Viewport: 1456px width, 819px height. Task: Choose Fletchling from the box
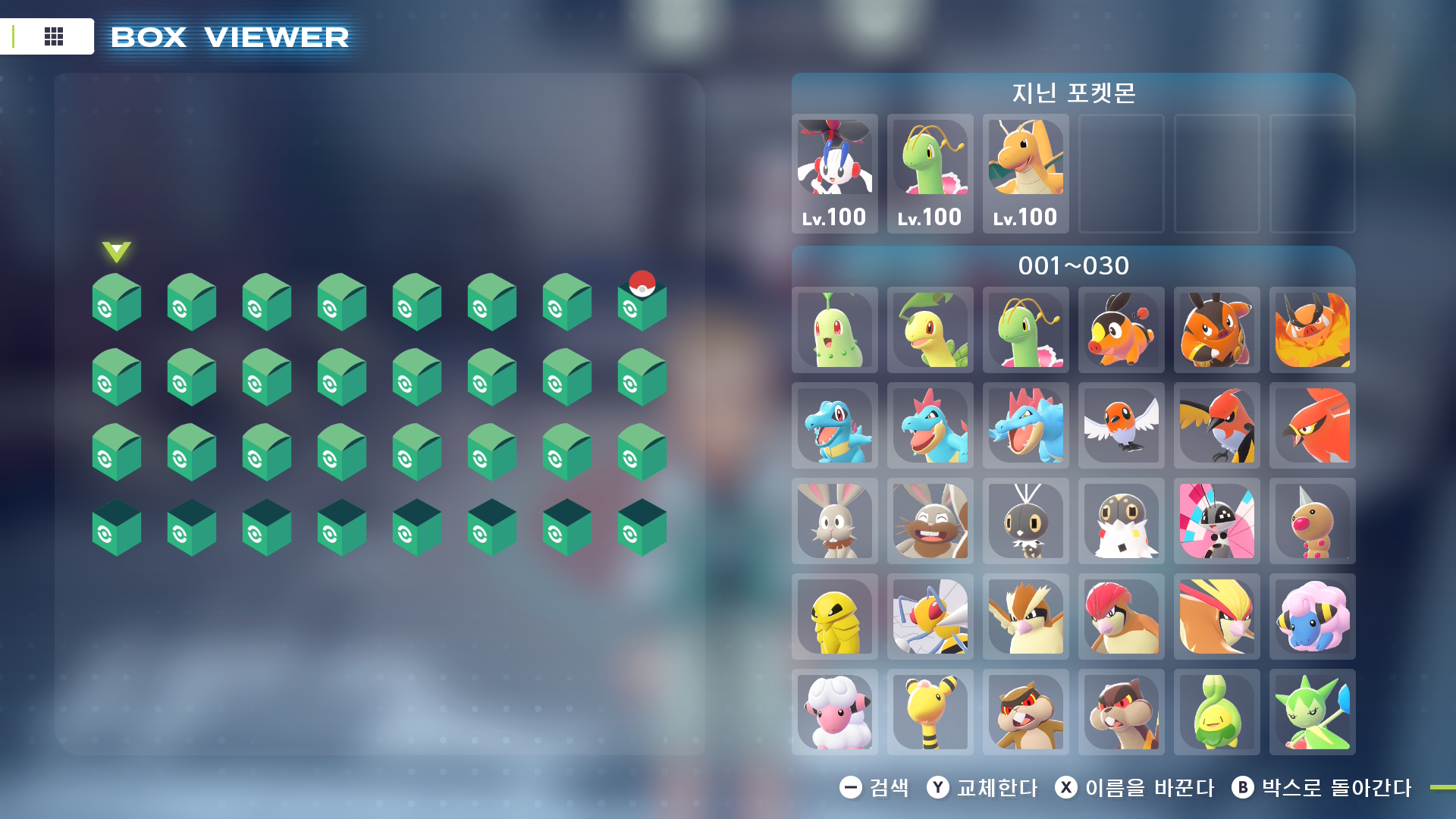pos(1121,425)
